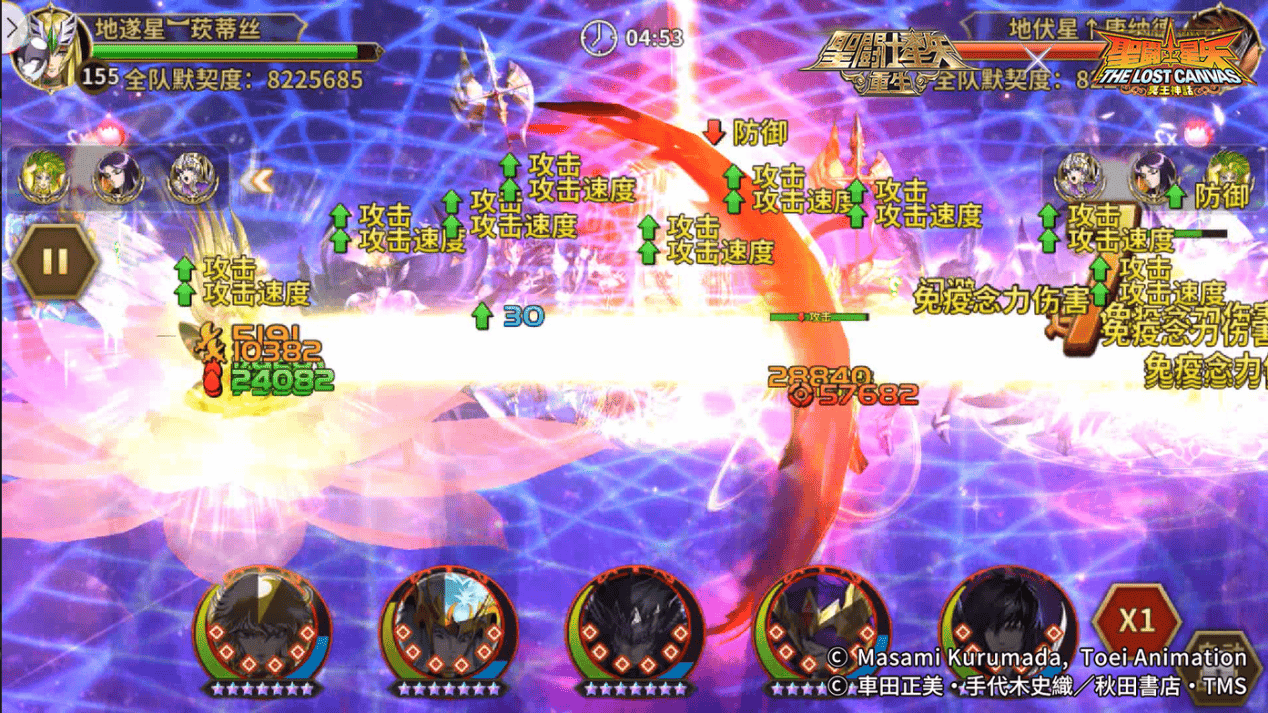Select the green-gold haired ally support portrait
Viewport: 1268px width, 713px height.
tap(44, 178)
